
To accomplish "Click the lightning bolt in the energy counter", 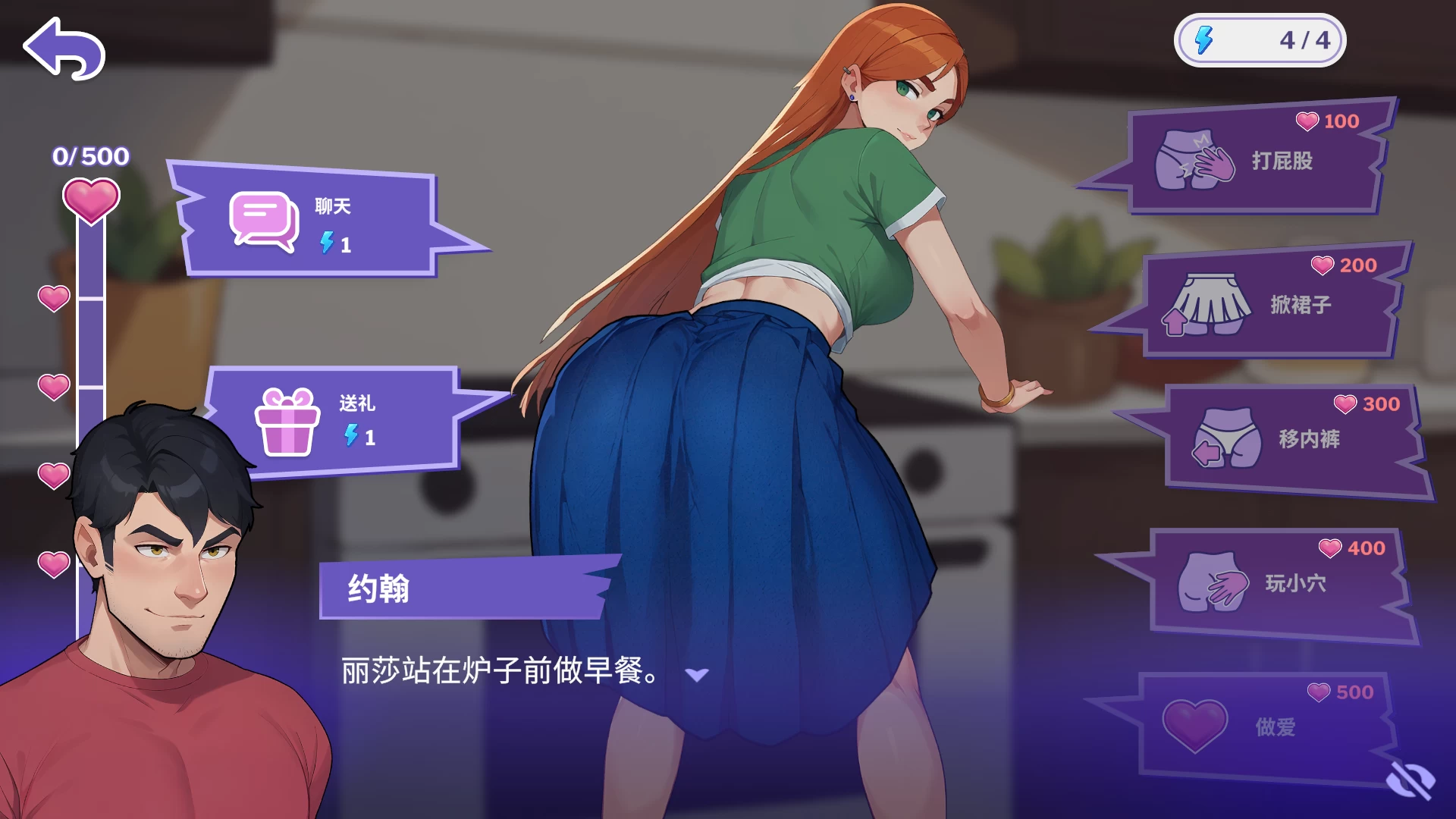I will [1202, 39].
